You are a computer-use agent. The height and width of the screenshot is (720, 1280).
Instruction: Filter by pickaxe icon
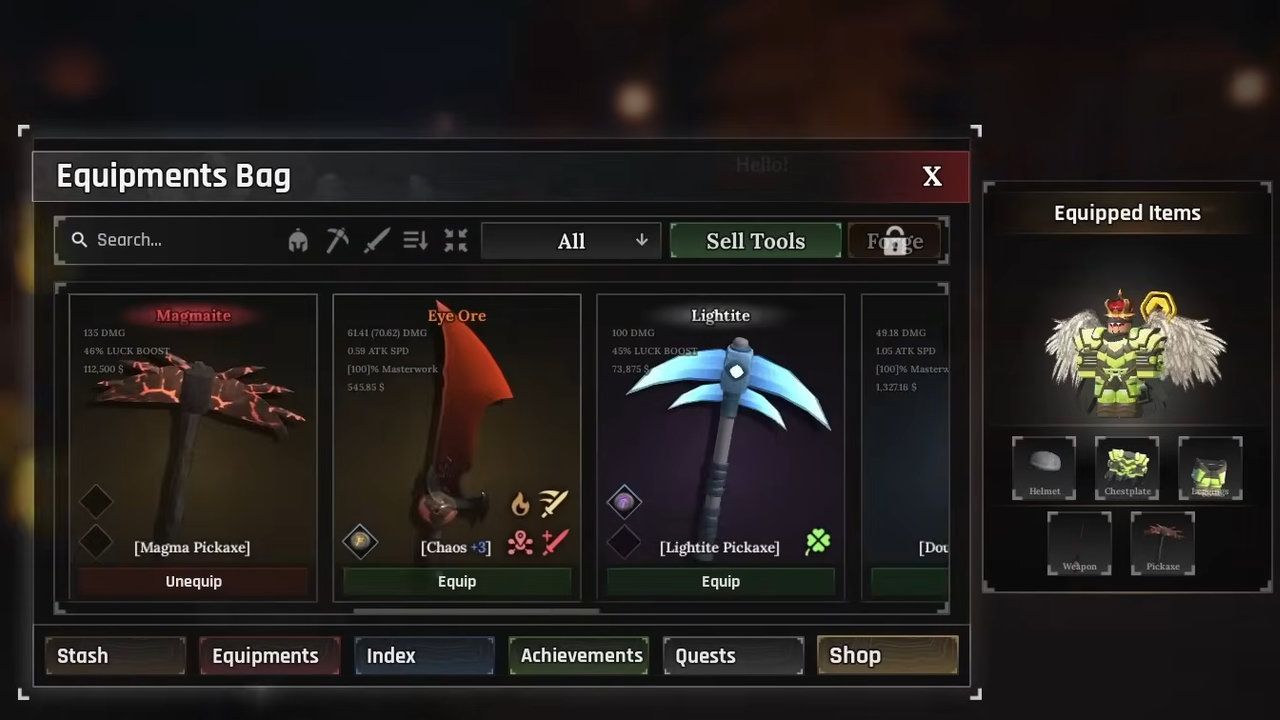tap(337, 241)
